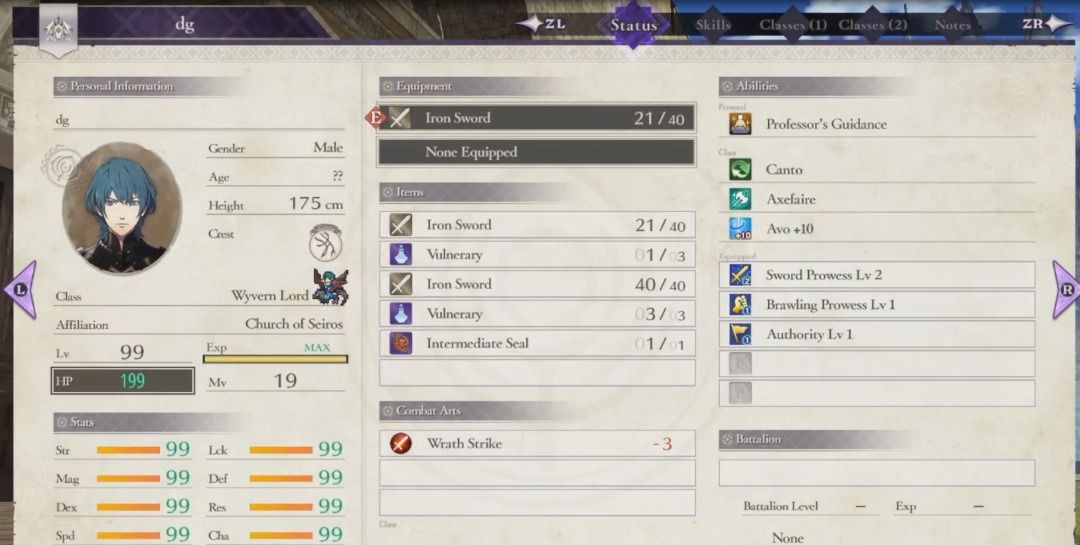Select the Wyvern Lord class row
The width and height of the screenshot is (1080, 545).
pos(200,296)
